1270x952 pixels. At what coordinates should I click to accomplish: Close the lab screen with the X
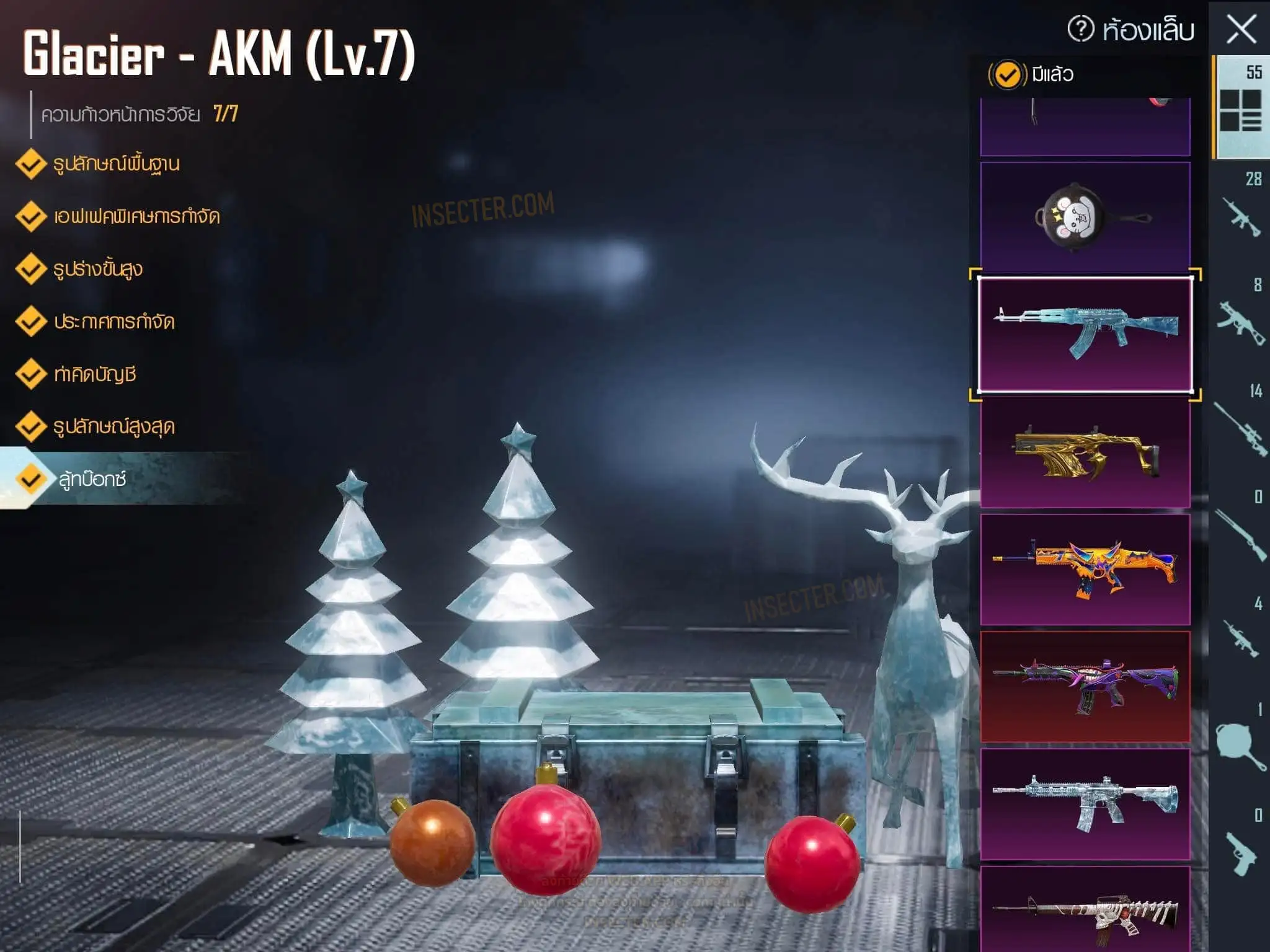(x=1241, y=29)
